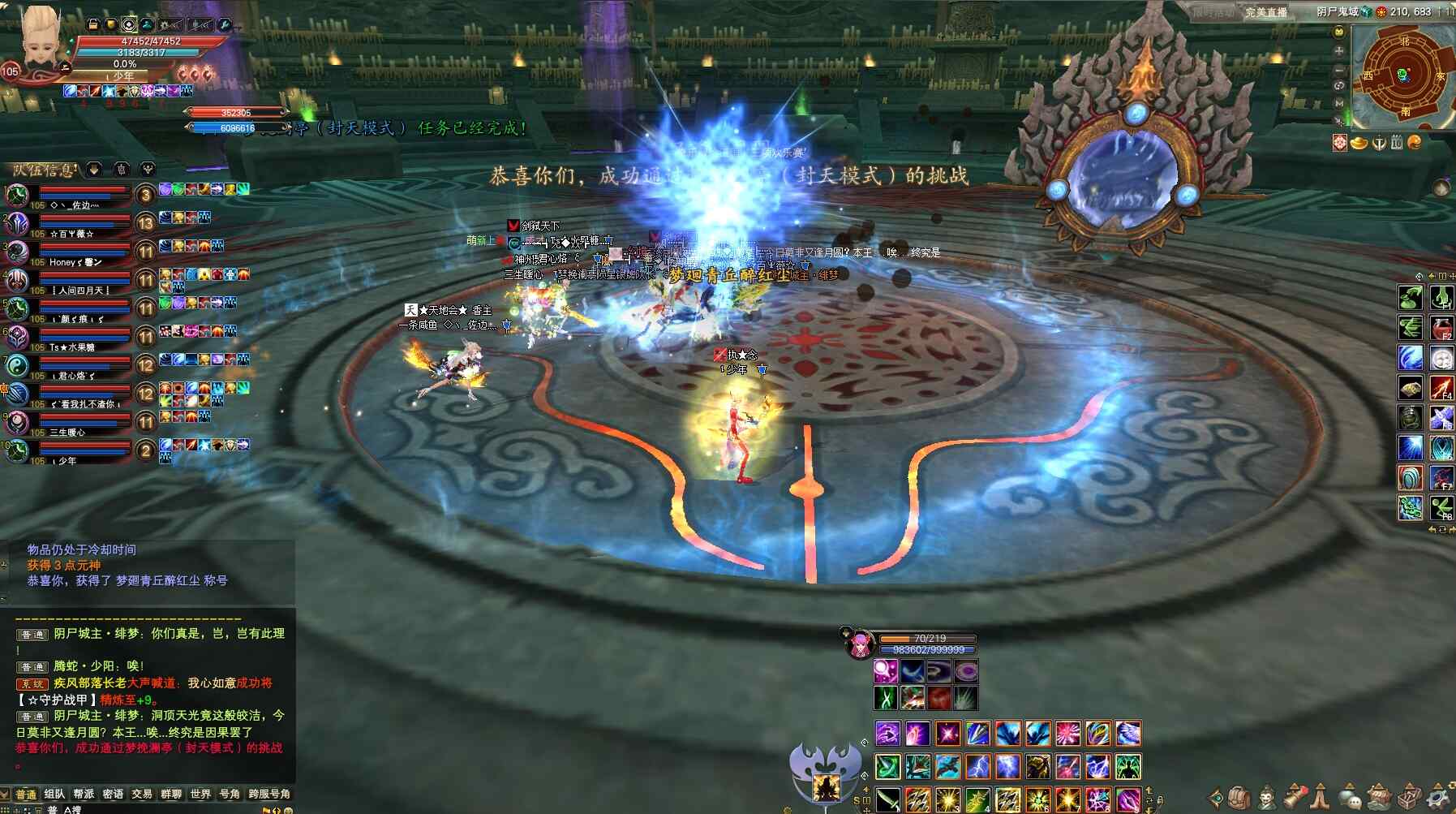Use the red potion in F2 slot
Viewport: 1456px width, 814px height.
1441,329
